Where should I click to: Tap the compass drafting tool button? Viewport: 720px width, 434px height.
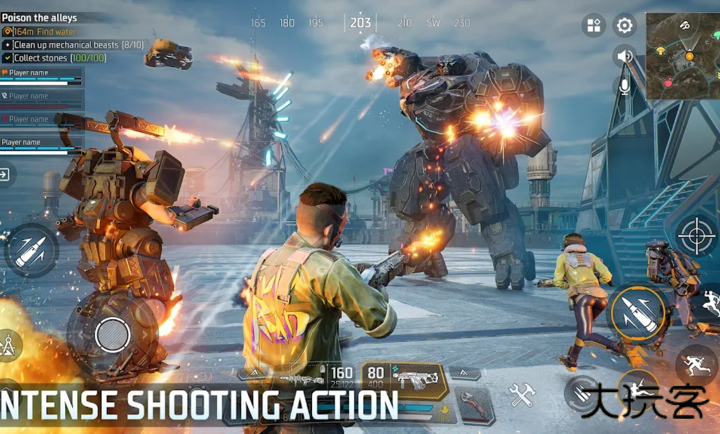[x=8, y=346]
